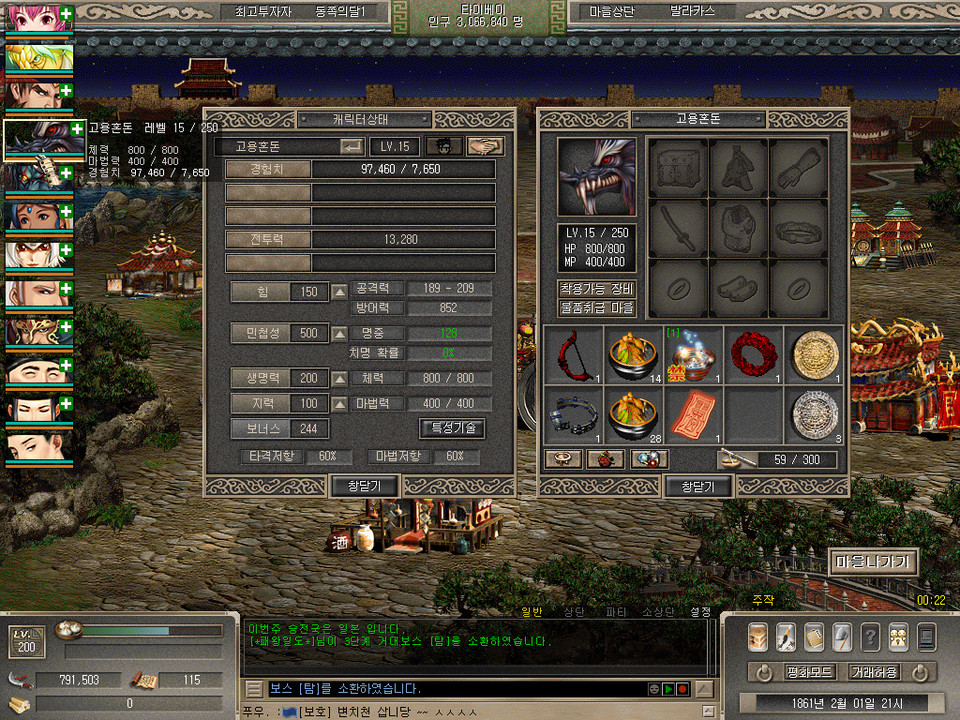Toggle 거래허용 trade permission

[874, 672]
